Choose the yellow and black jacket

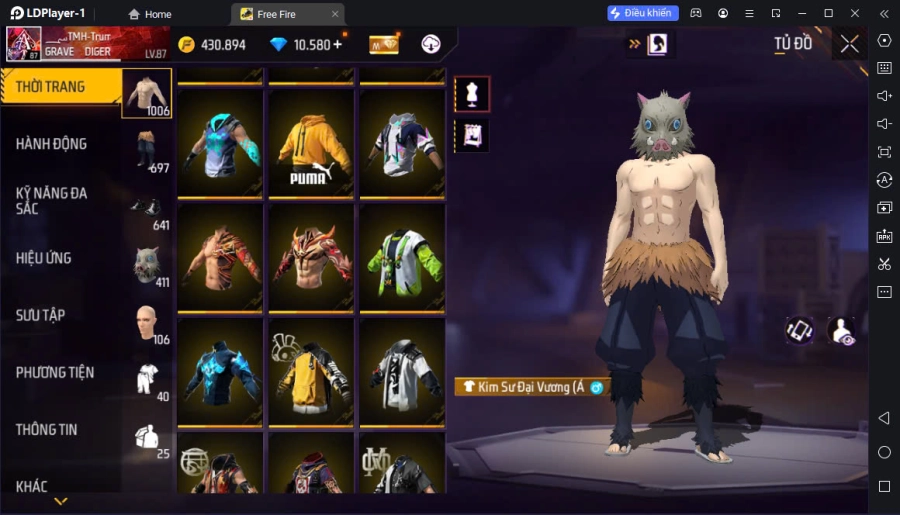click(x=311, y=373)
